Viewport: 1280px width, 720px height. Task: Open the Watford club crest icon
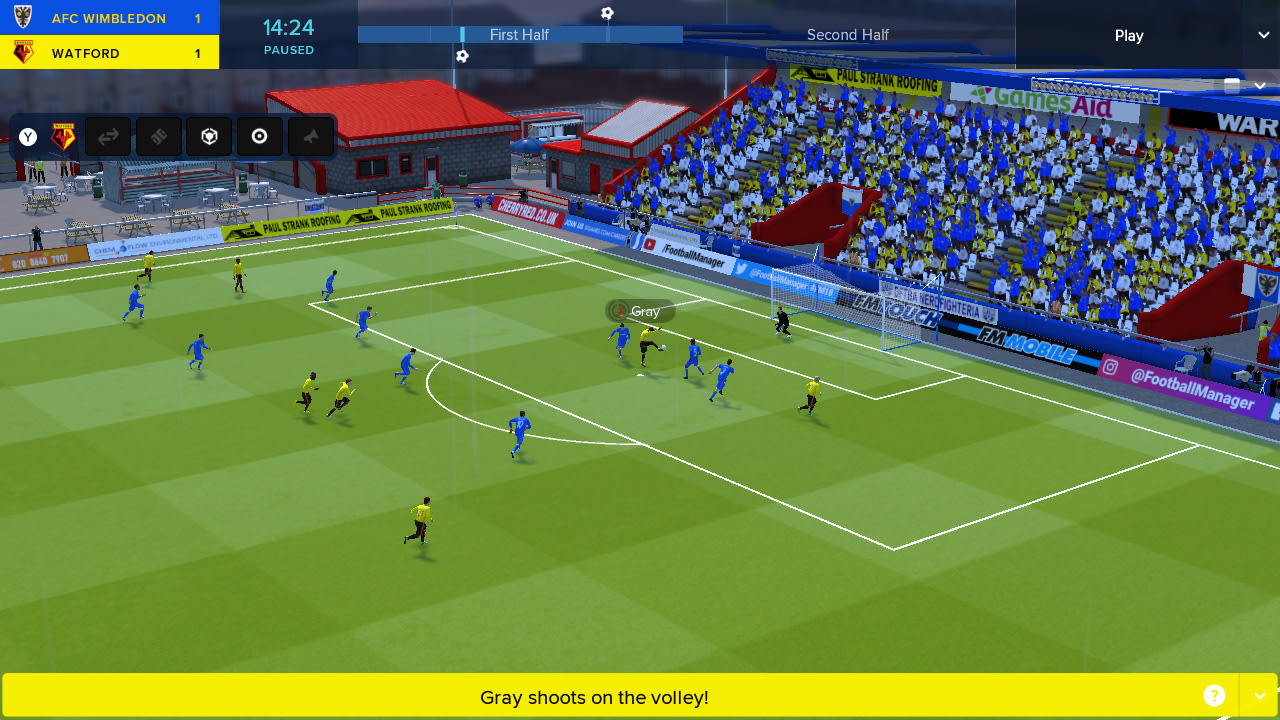(x=62, y=136)
